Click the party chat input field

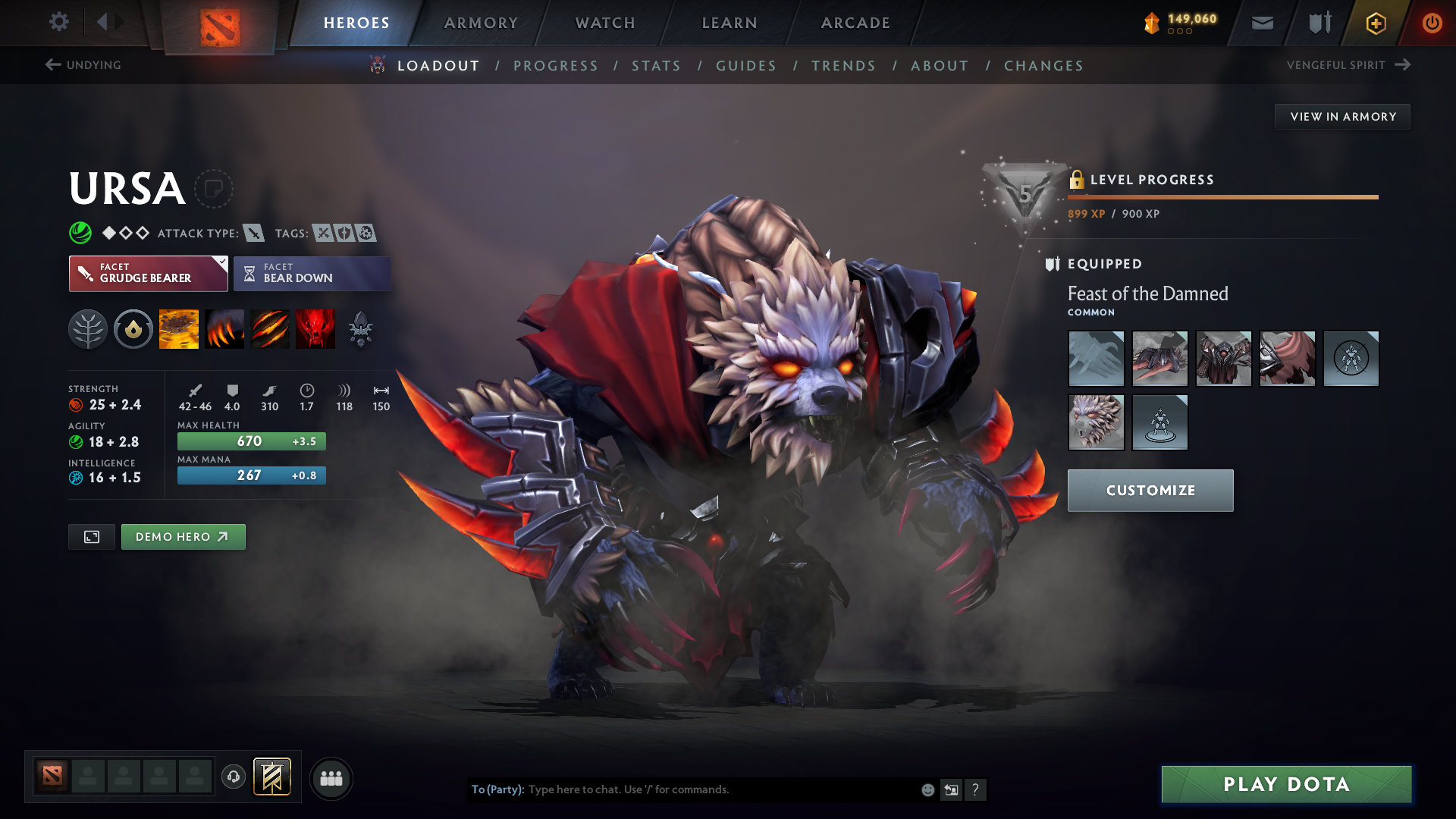pyautogui.click(x=682, y=789)
